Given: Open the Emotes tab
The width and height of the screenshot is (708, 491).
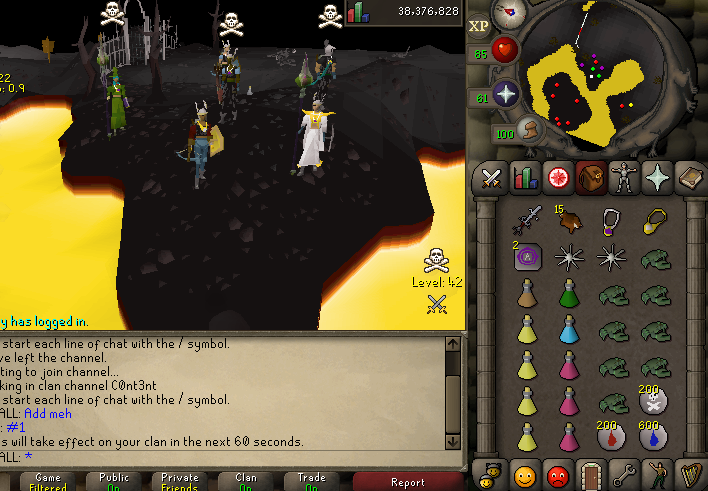Looking at the screenshot, I should 656,472.
